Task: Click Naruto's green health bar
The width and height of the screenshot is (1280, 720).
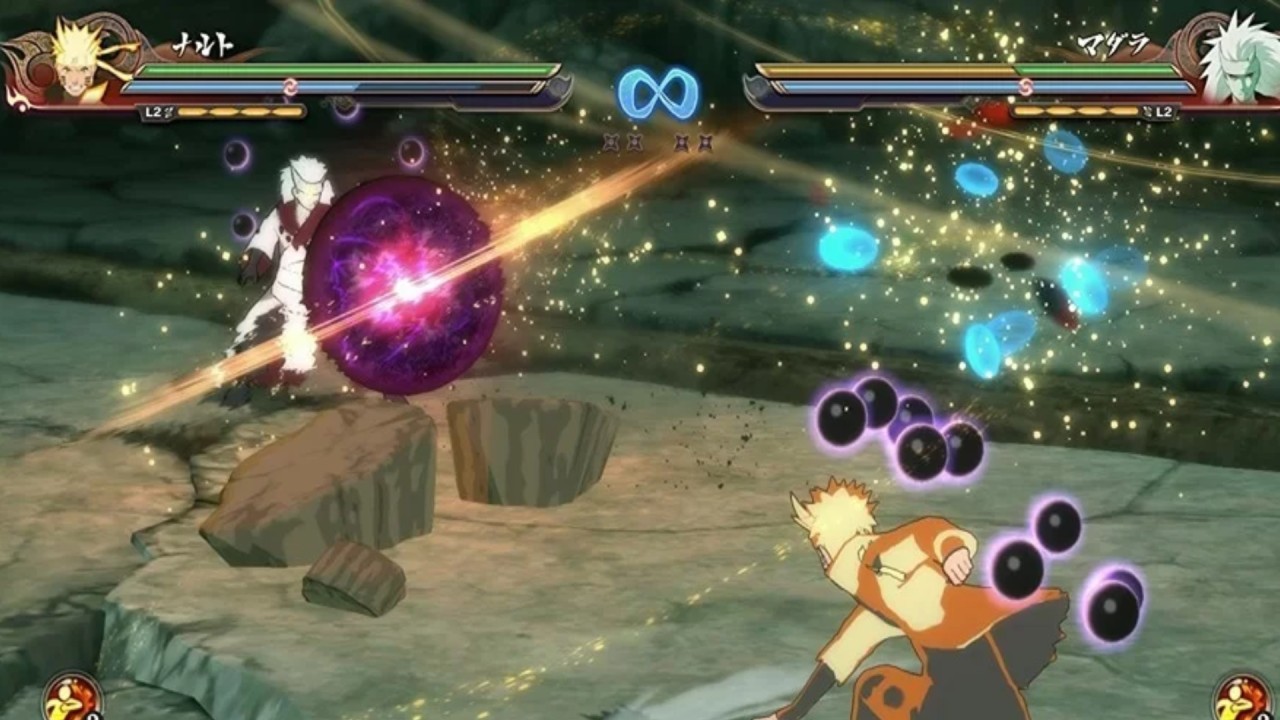Action: [x=350, y=69]
